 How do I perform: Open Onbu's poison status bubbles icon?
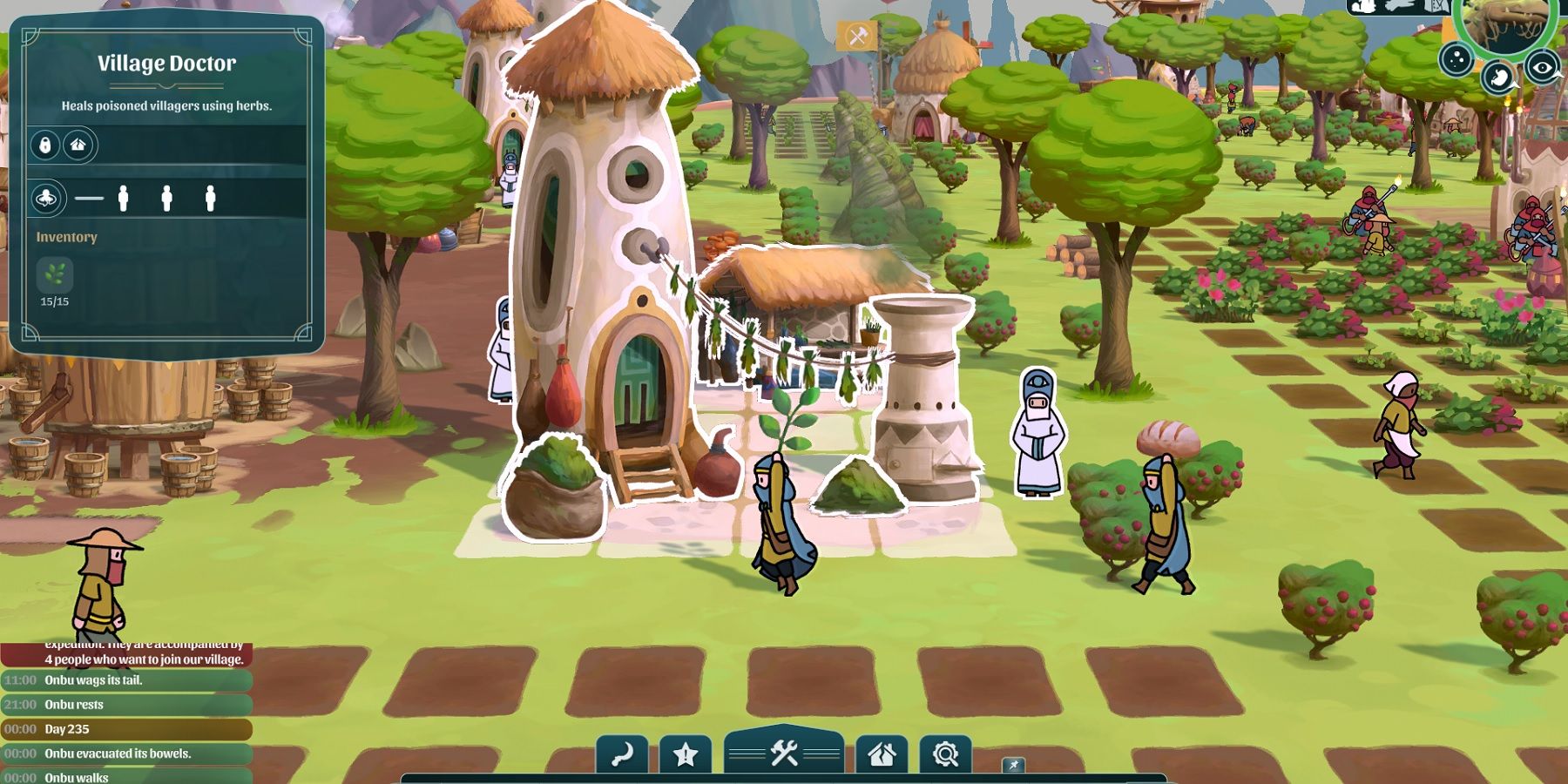click(1456, 59)
